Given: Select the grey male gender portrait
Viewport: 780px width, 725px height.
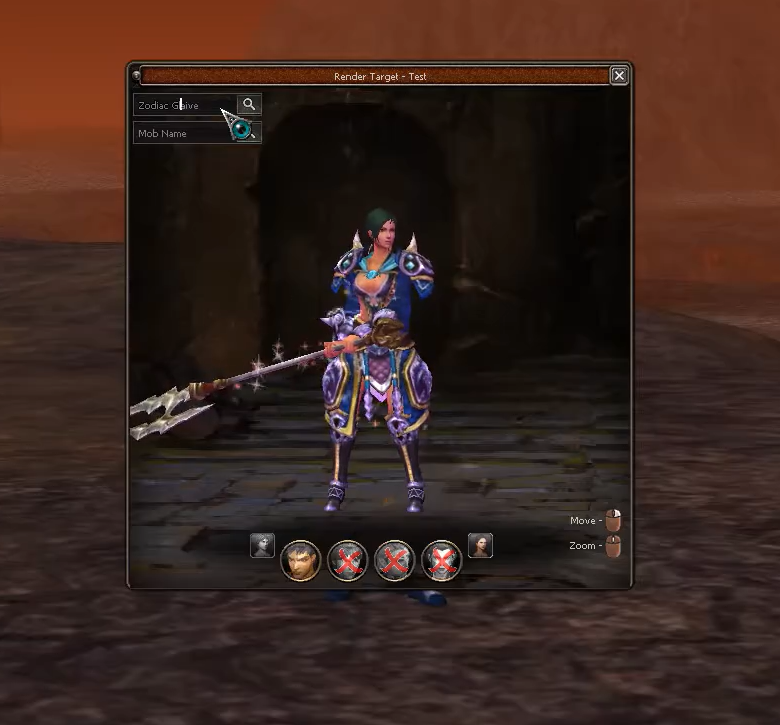Looking at the screenshot, I should point(262,545).
